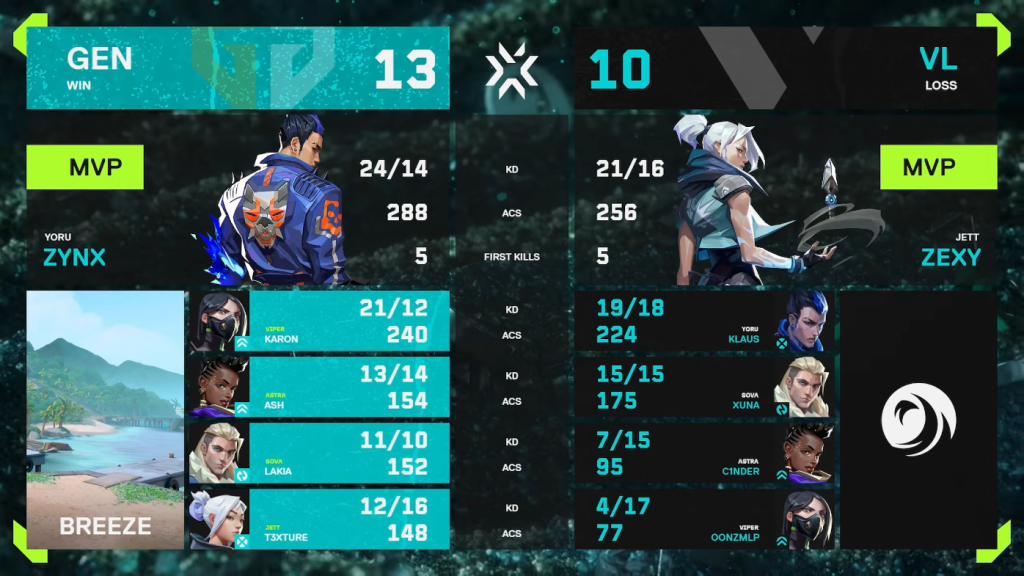This screenshot has height=576, width=1024.
Task: Select KARON's Viper player row
Action: (320, 321)
